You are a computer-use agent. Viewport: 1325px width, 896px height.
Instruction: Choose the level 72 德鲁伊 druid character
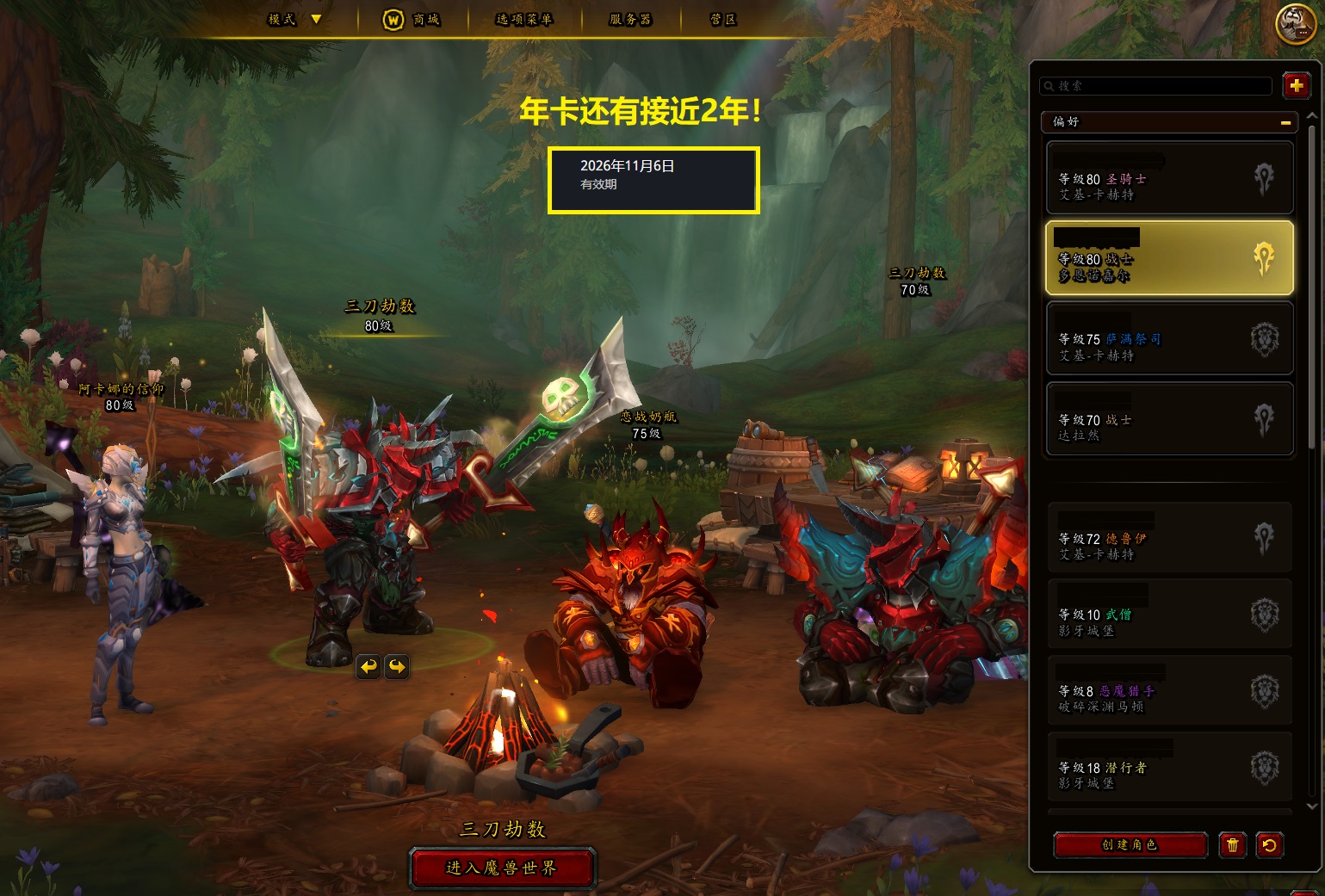(1169, 539)
